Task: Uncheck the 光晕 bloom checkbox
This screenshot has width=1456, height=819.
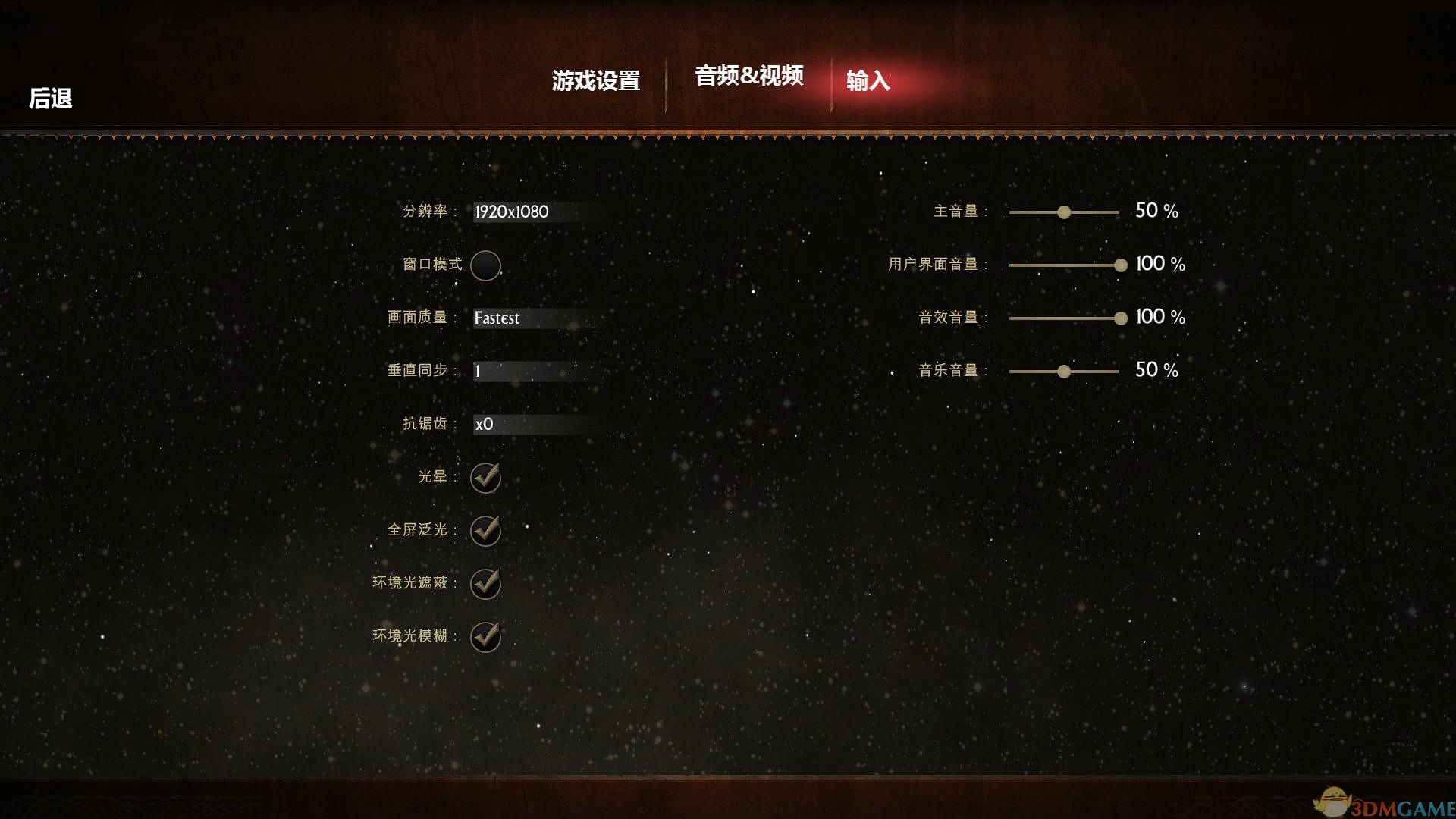Action: [x=485, y=478]
